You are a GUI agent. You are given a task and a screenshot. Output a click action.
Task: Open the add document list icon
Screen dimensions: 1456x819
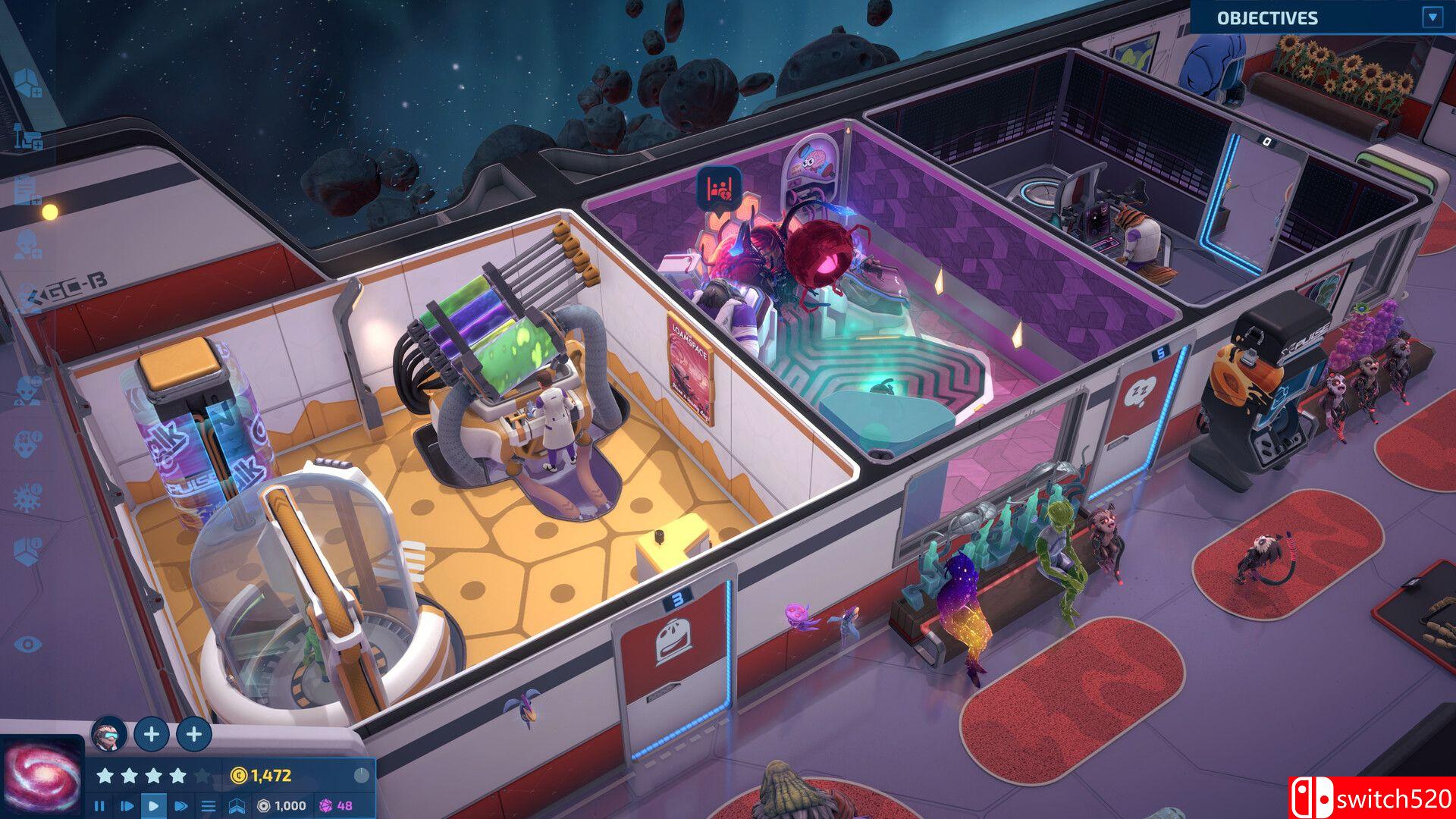[28, 190]
